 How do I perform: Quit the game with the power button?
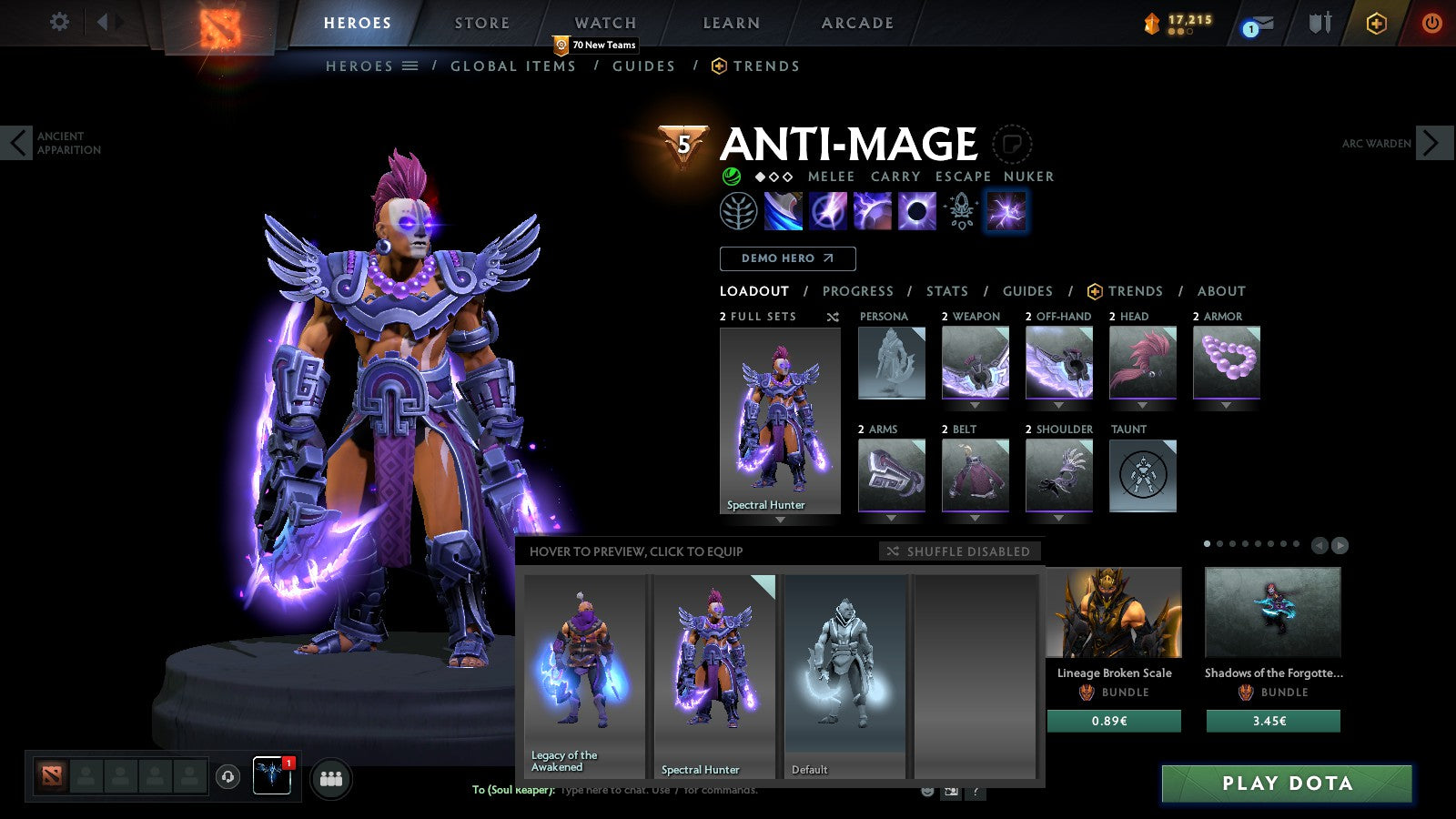click(x=1431, y=23)
